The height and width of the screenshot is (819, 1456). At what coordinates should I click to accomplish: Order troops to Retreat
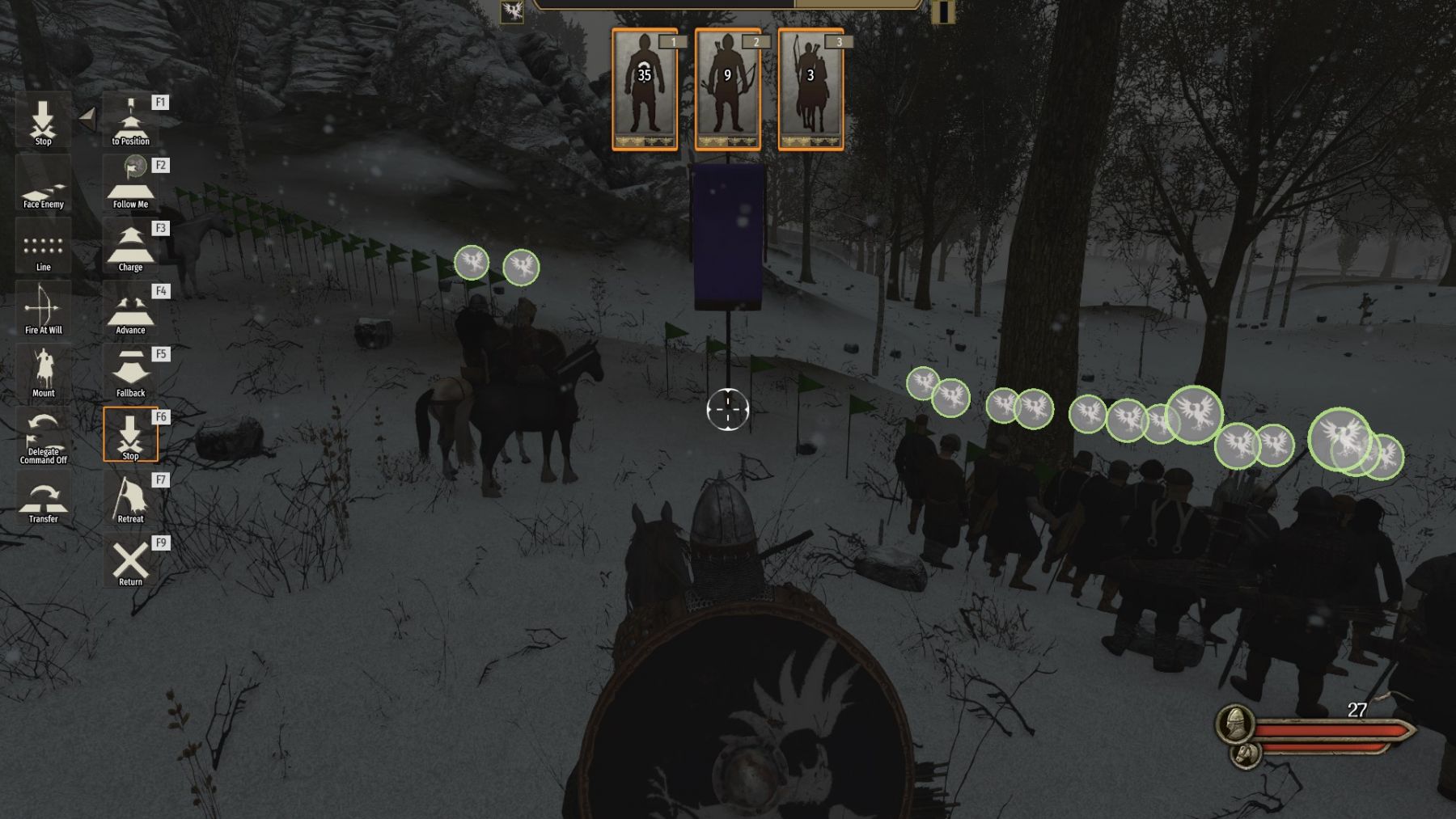click(x=130, y=499)
